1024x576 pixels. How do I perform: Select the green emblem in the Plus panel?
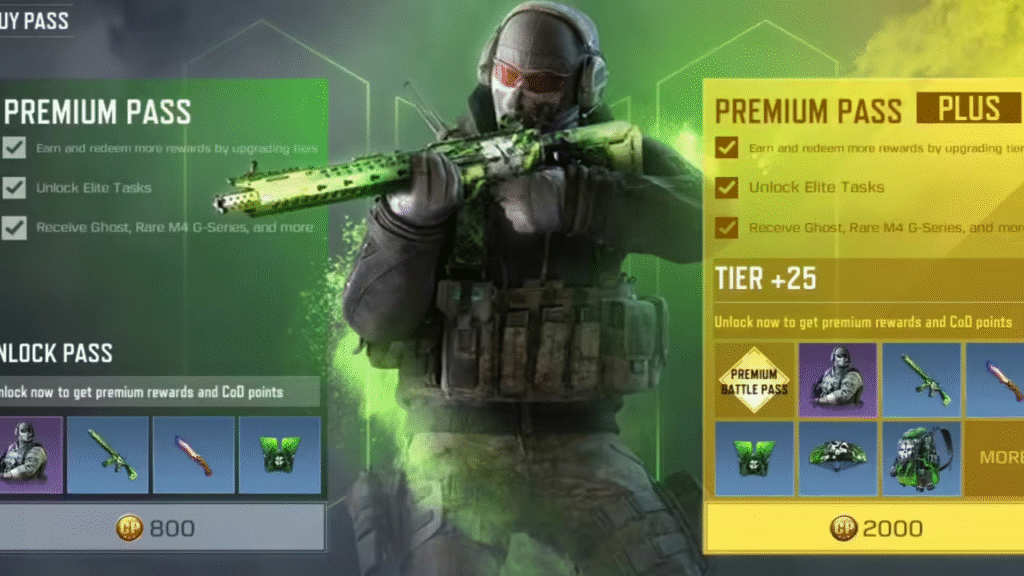754,458
